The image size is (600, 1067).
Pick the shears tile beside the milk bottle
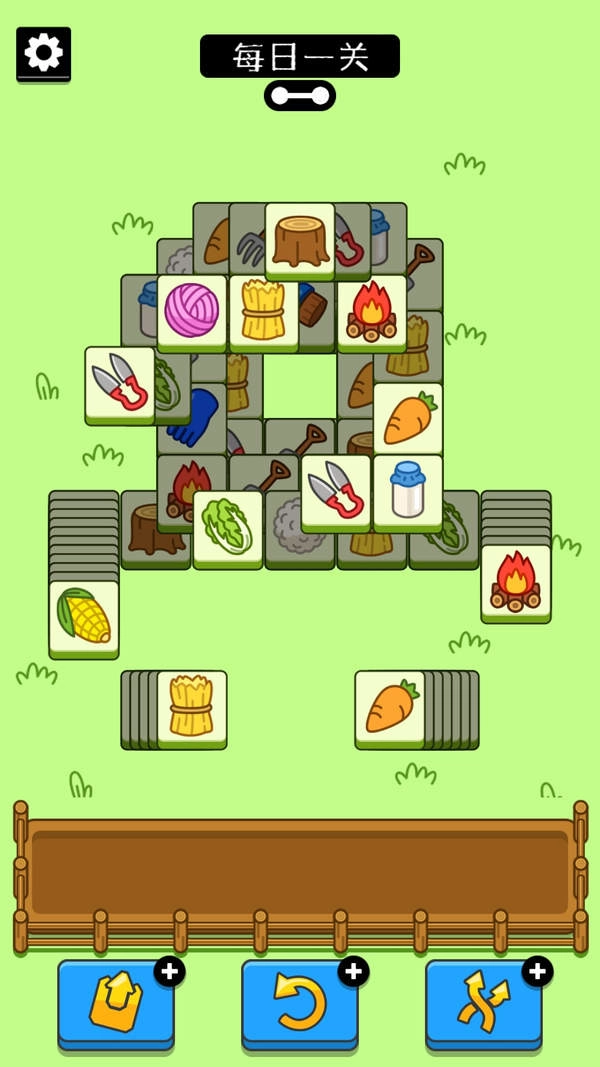click(x=335, y=491)
